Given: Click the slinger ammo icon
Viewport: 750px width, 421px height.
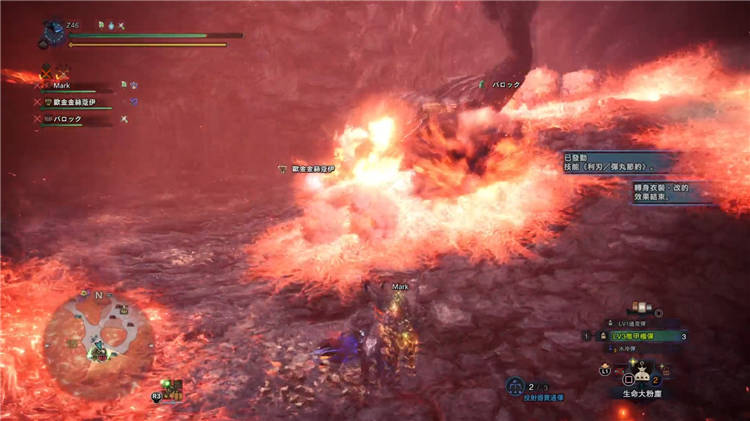Looking at the screenshot, I should pyautogui.click(x=515, y=385).
